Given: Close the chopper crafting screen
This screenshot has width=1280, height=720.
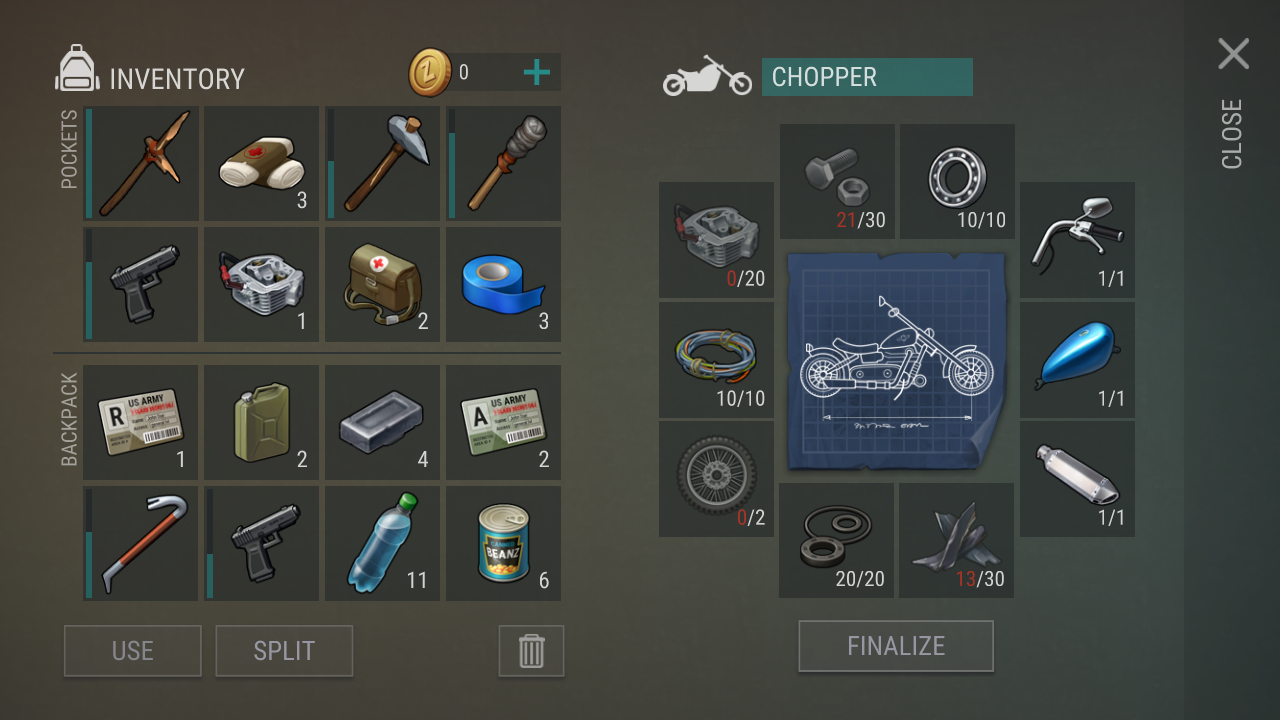Looking at the screenshot, I should point(1233,55).
